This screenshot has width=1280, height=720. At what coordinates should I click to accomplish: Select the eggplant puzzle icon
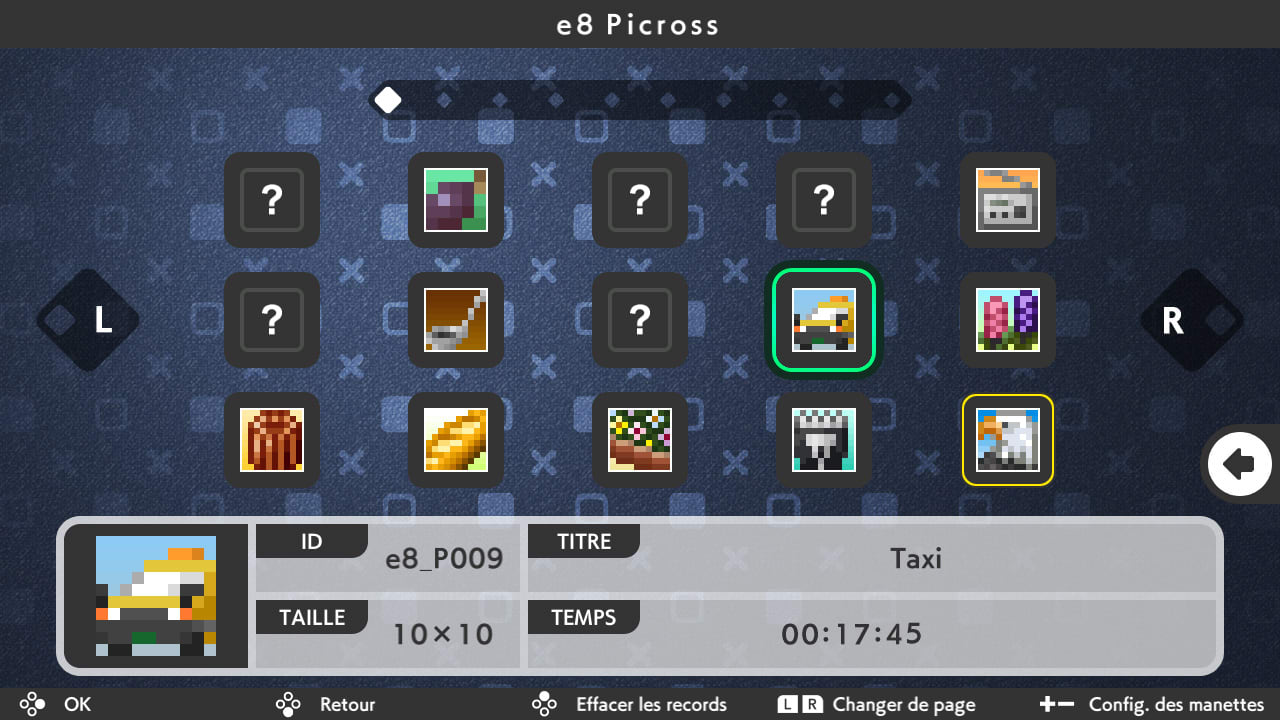[455, 200]
